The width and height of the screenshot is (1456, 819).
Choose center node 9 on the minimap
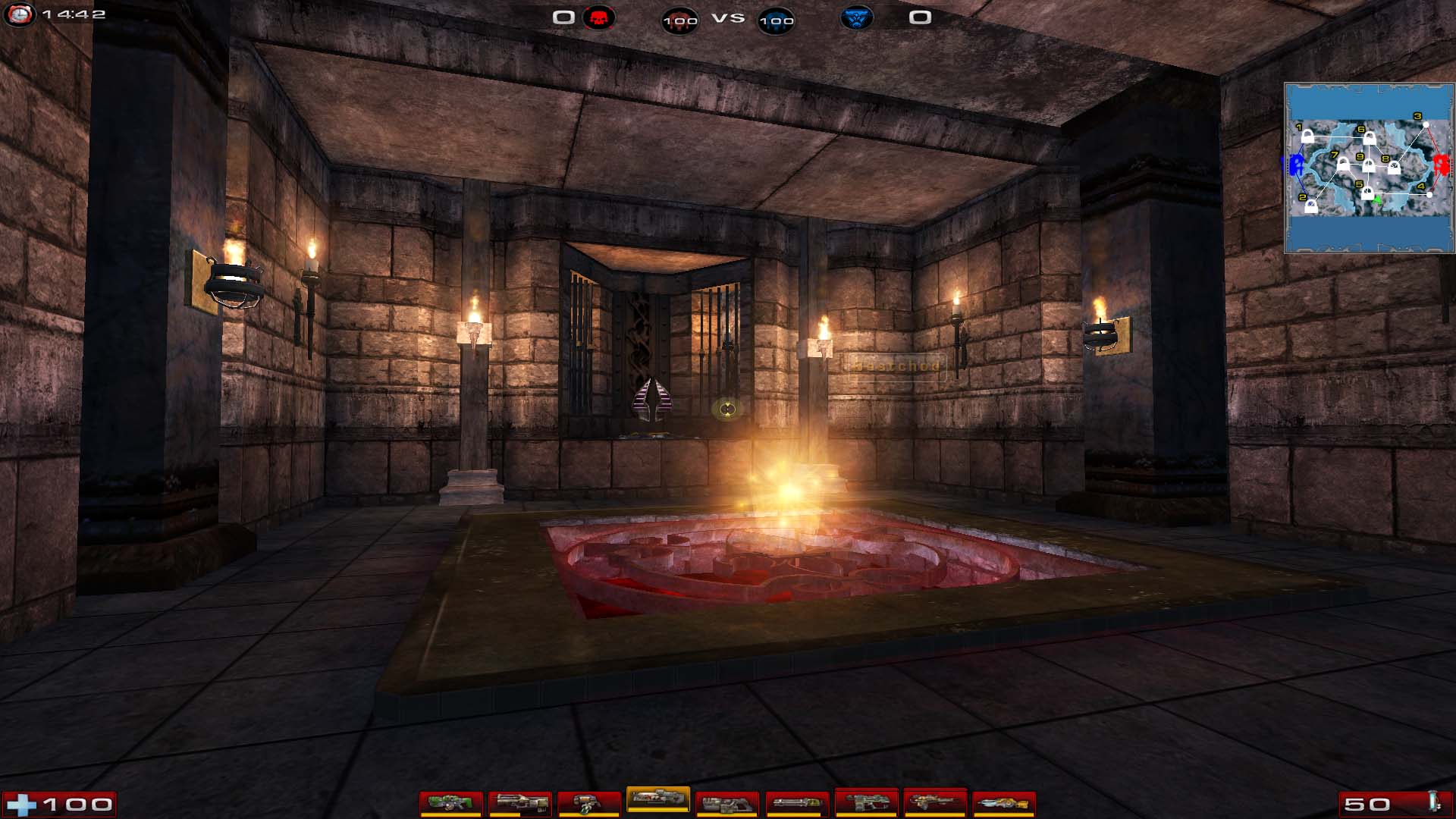[x=1369, y=165]
